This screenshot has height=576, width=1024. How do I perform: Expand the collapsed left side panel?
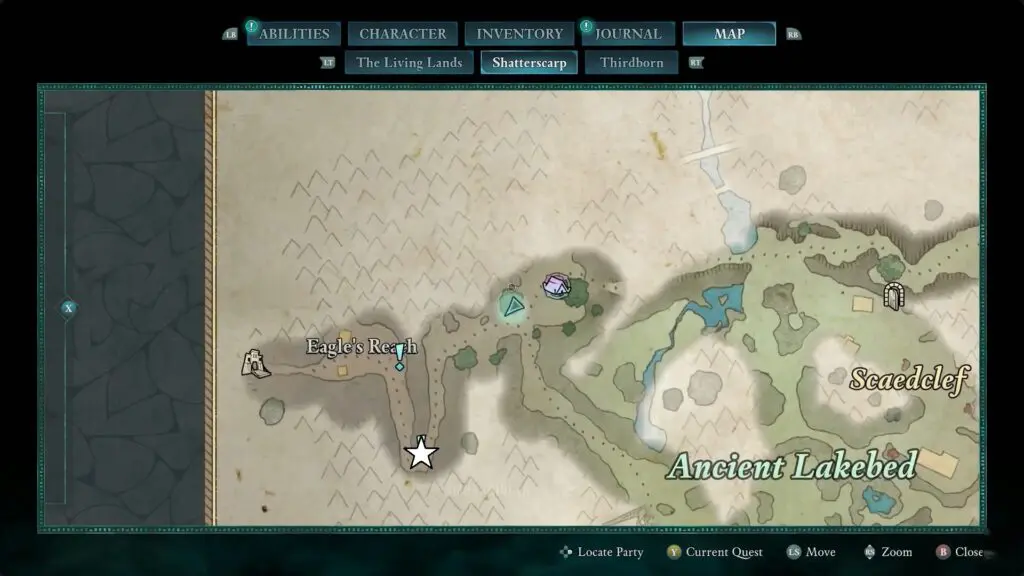pos(68,308)
